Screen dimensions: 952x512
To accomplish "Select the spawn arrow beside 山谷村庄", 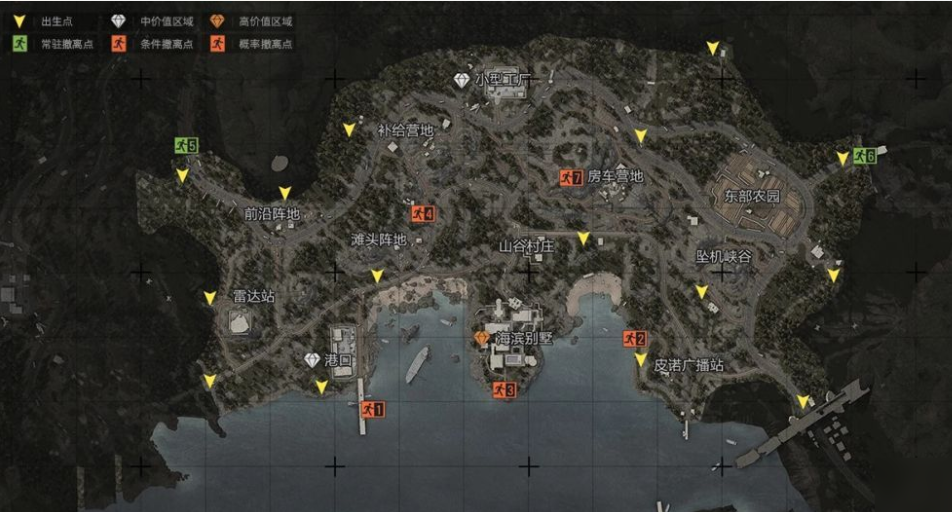I will pos(583,239).
